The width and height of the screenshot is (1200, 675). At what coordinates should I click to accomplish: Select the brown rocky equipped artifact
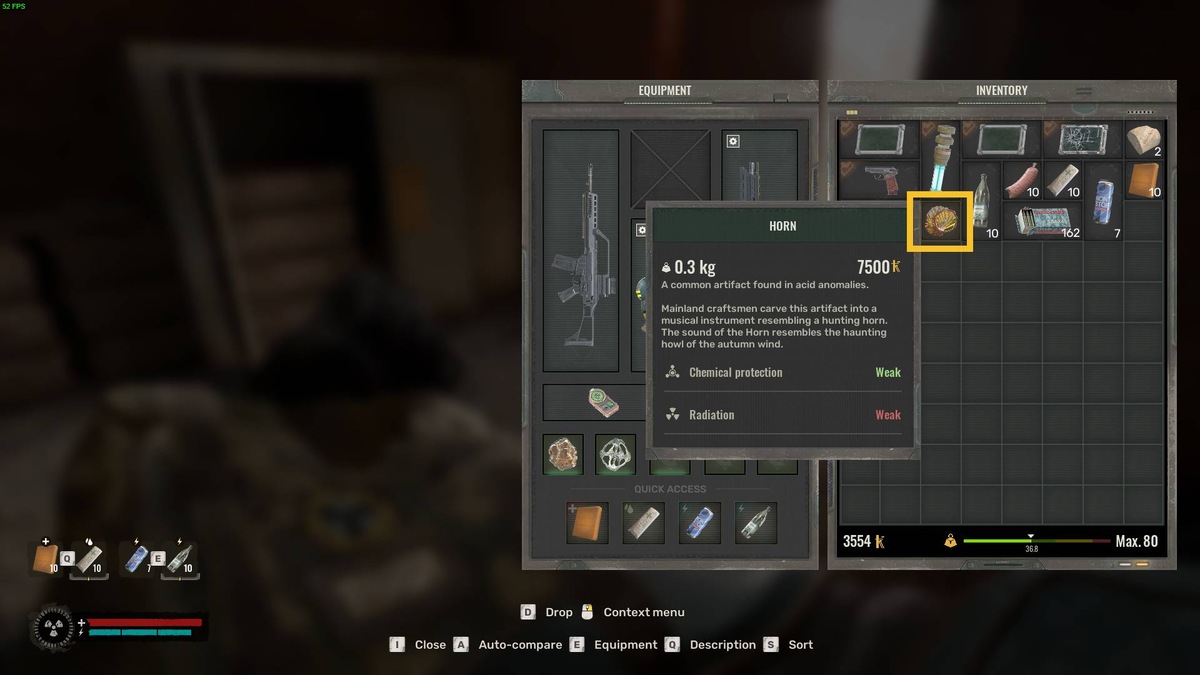pyautogui.click(x=564, y=454)
